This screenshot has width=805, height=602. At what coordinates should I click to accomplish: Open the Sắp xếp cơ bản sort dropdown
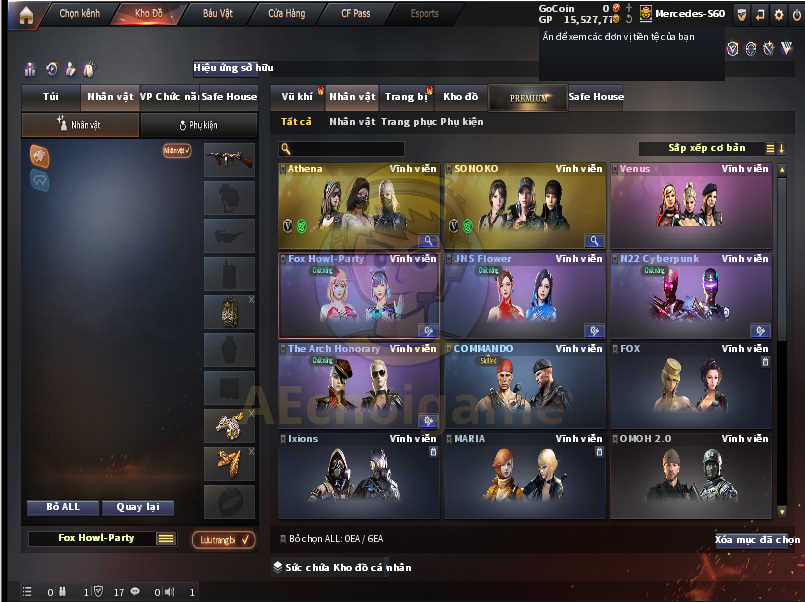(x=707, y=148)
